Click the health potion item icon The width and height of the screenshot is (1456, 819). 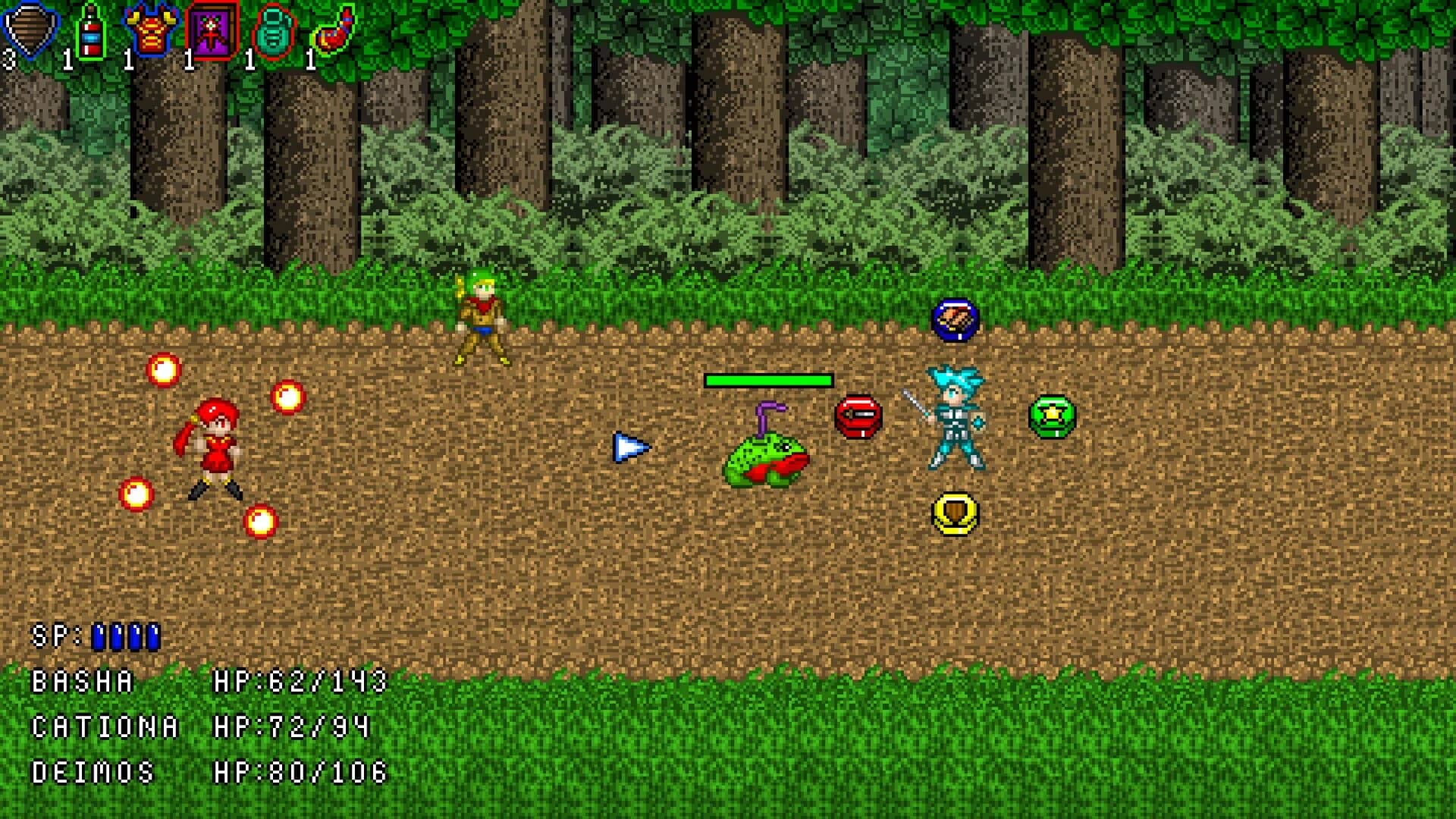[91, 29]
